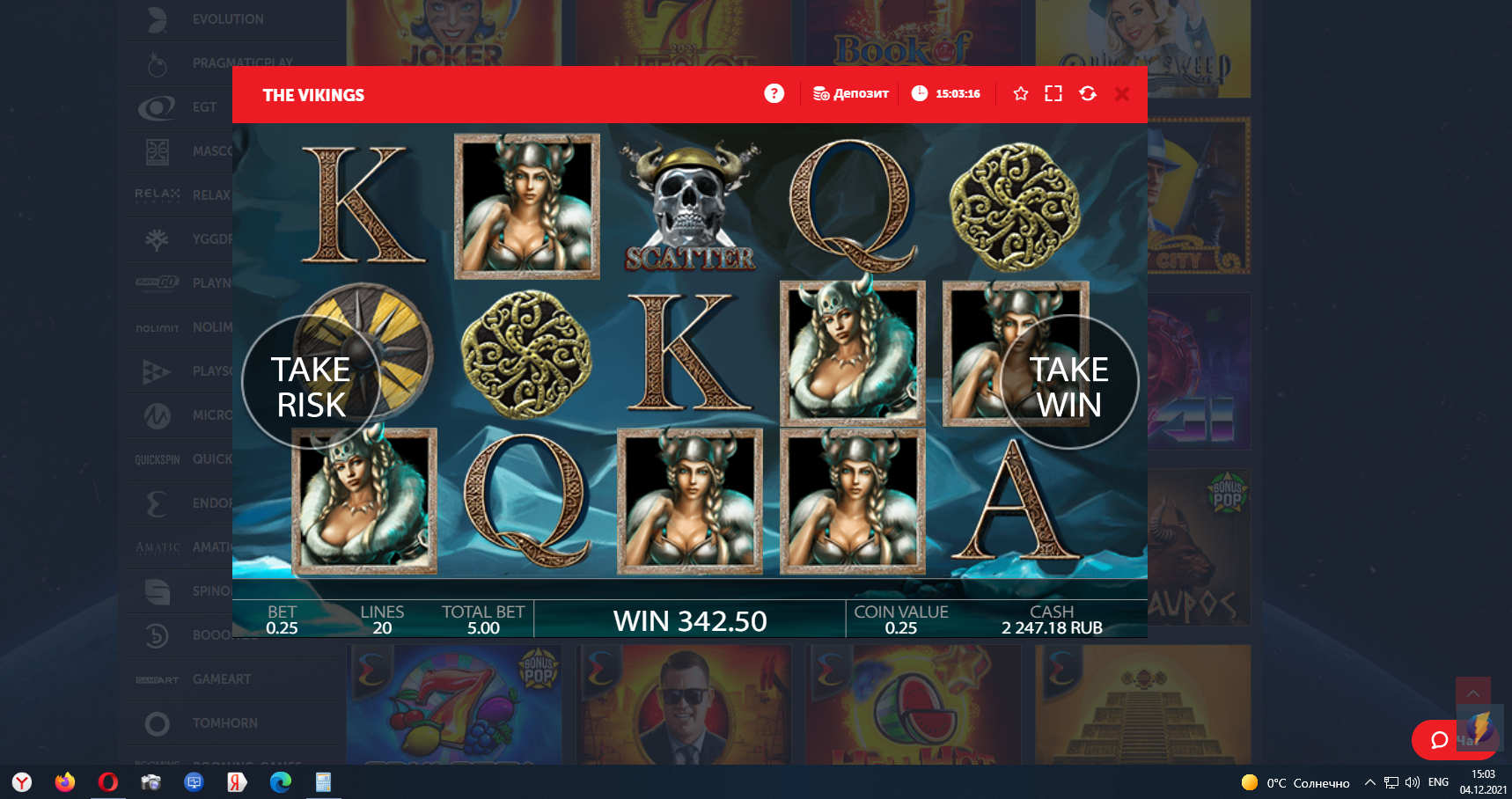The image size is (1512, 799).
Task: Select the TOMHORN provider in sidebar
Action: pyautogui.click(x=224, y=723)
